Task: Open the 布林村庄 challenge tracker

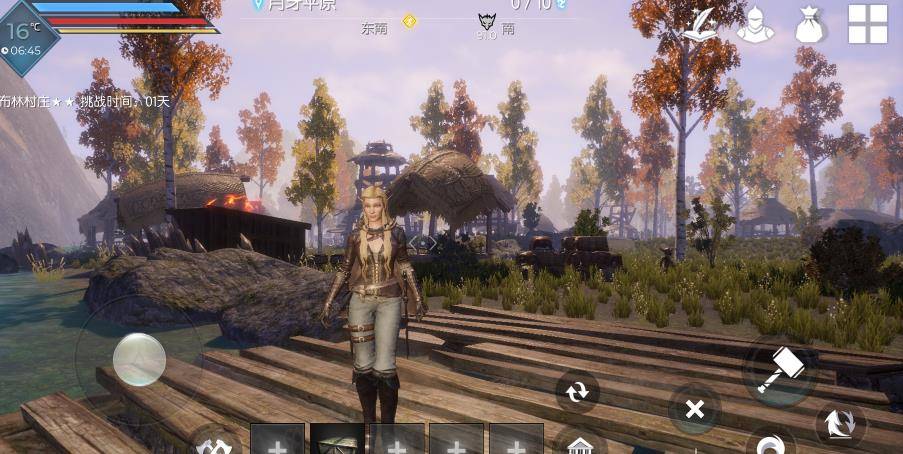Action: tap(85, 101)
